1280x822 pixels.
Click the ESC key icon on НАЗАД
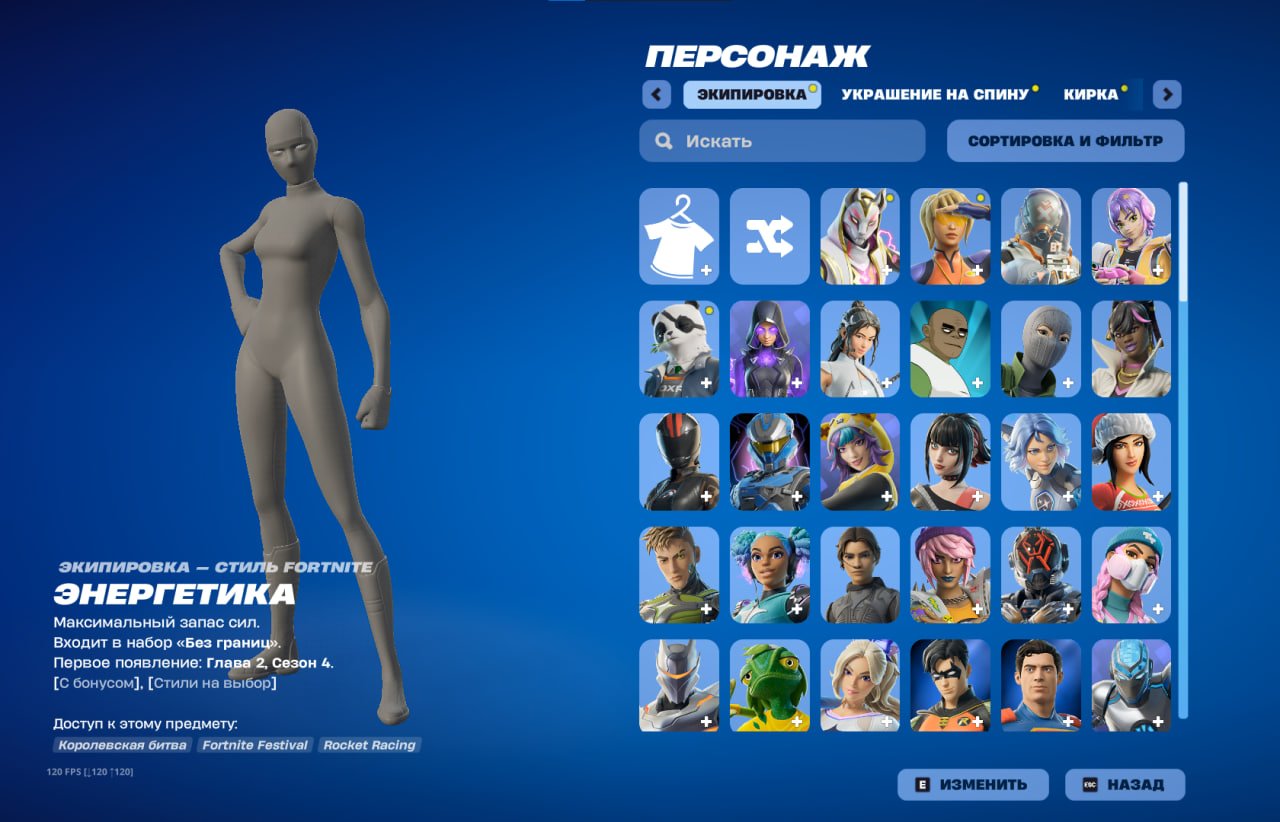tap(1092, 784)
